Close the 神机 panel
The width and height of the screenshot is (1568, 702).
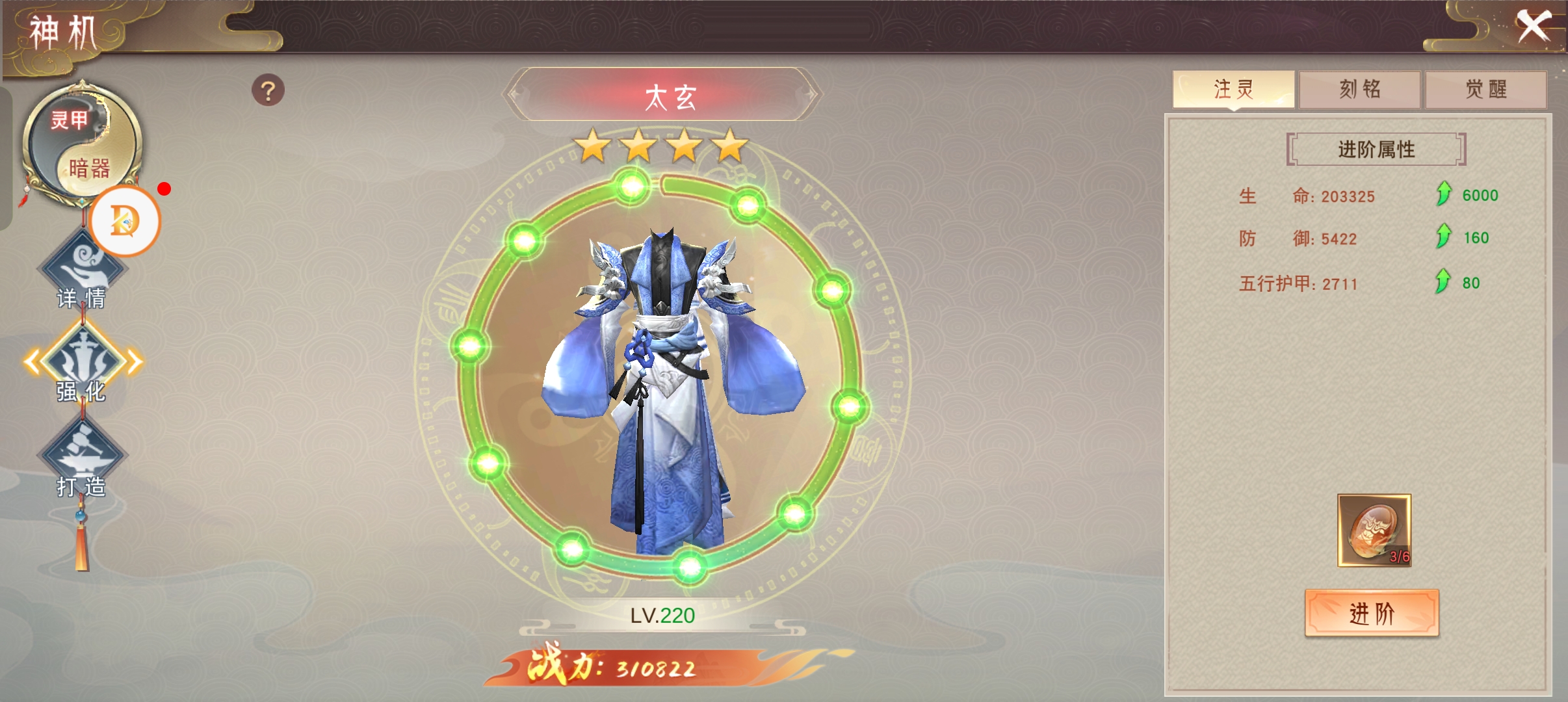tap(1534, 27)
